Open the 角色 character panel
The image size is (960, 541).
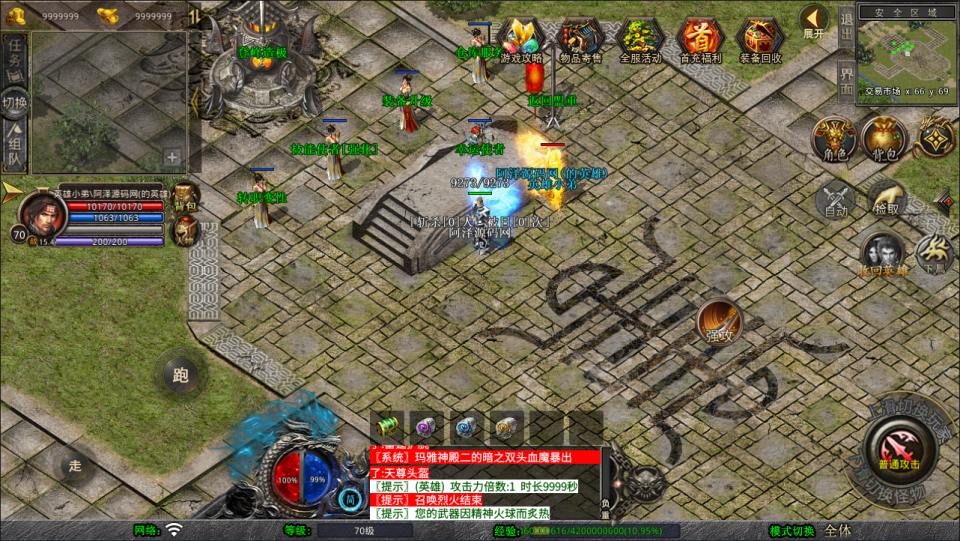[831, 138]
